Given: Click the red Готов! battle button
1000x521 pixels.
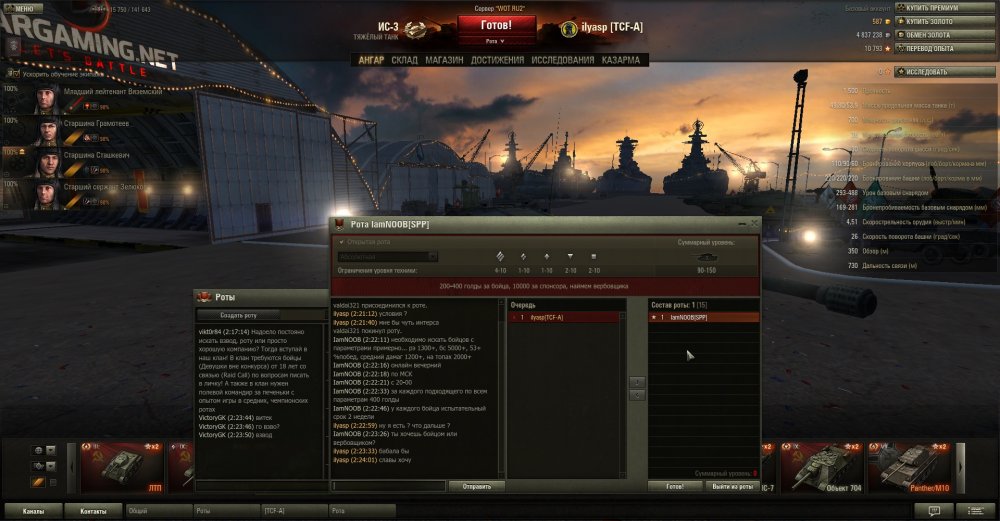Looking at the screenshot, I should click(496, 24).
